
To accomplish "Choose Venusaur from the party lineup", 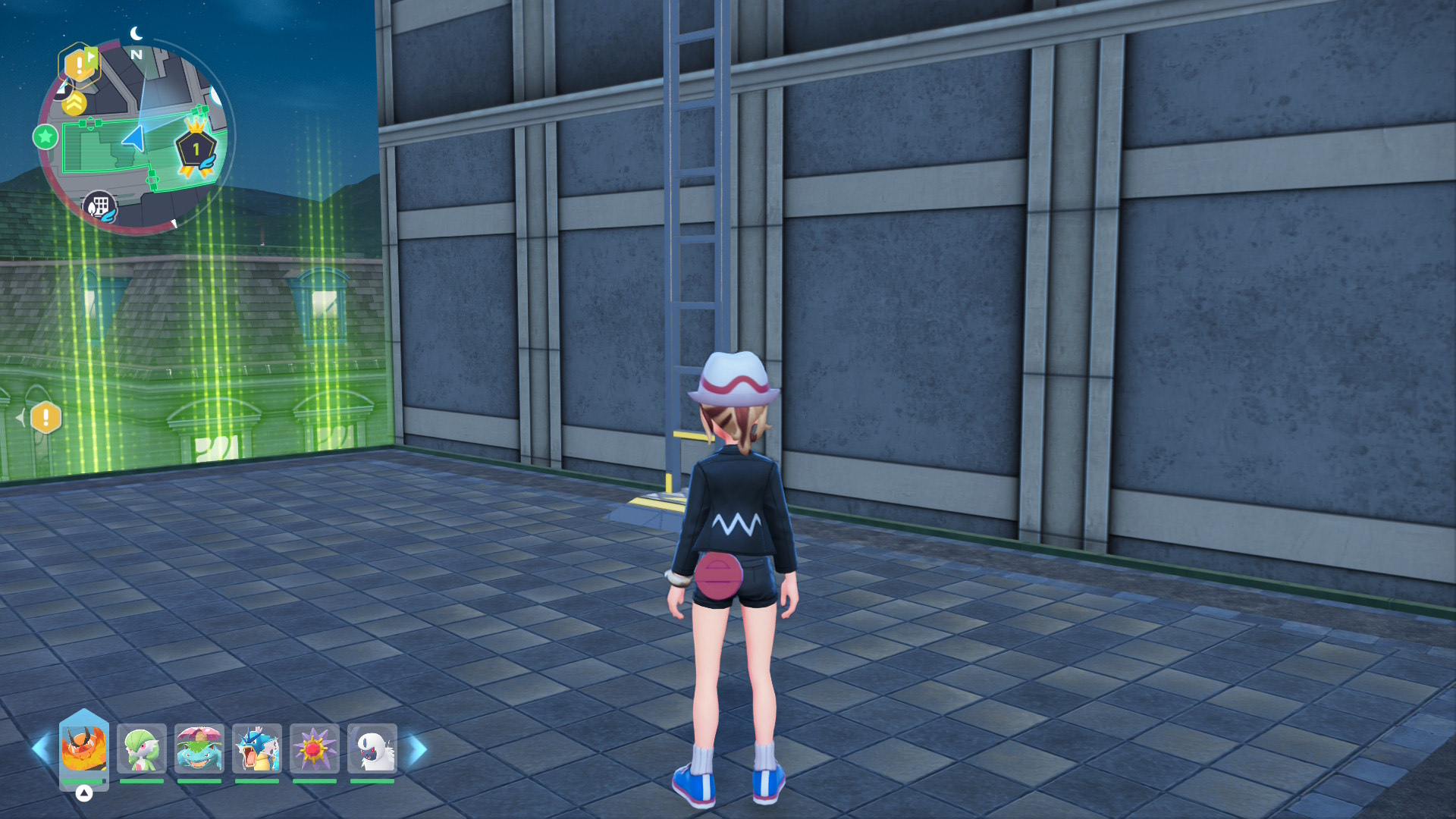I will 199,749.
